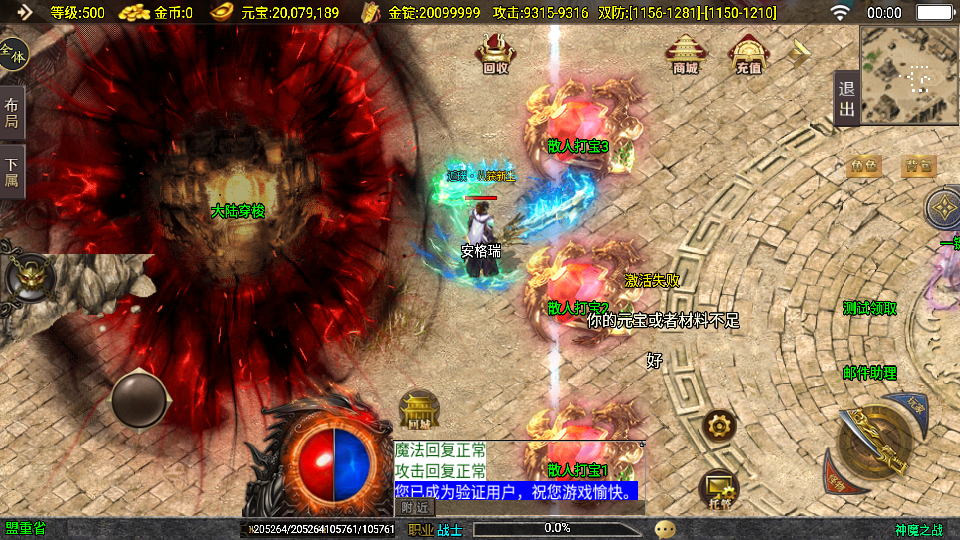960x540 pixels.
Task: Use the 回城 return-to-town button
Action: (419, 410)
